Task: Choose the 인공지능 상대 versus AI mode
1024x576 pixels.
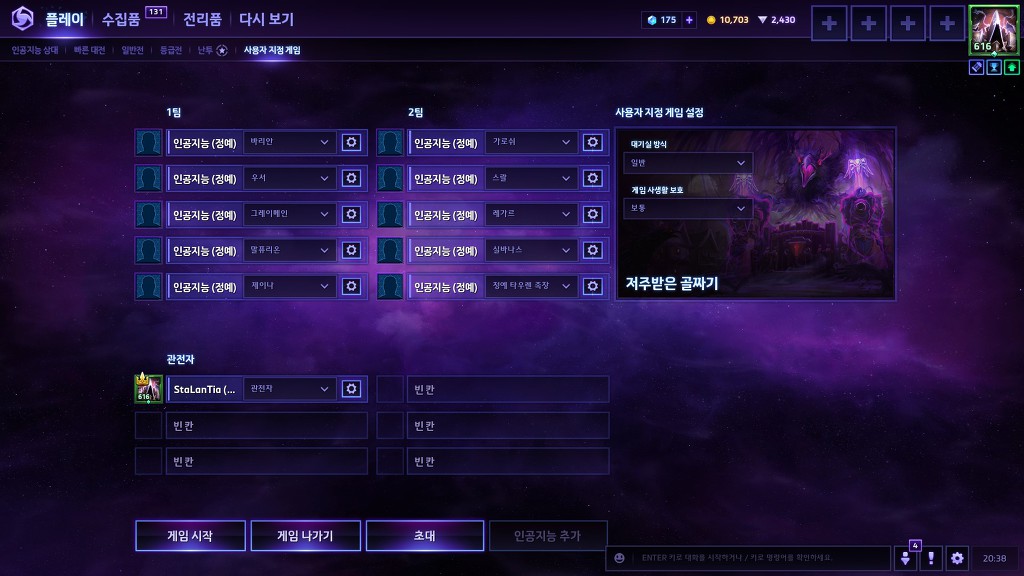Action: tap(35, 50)
